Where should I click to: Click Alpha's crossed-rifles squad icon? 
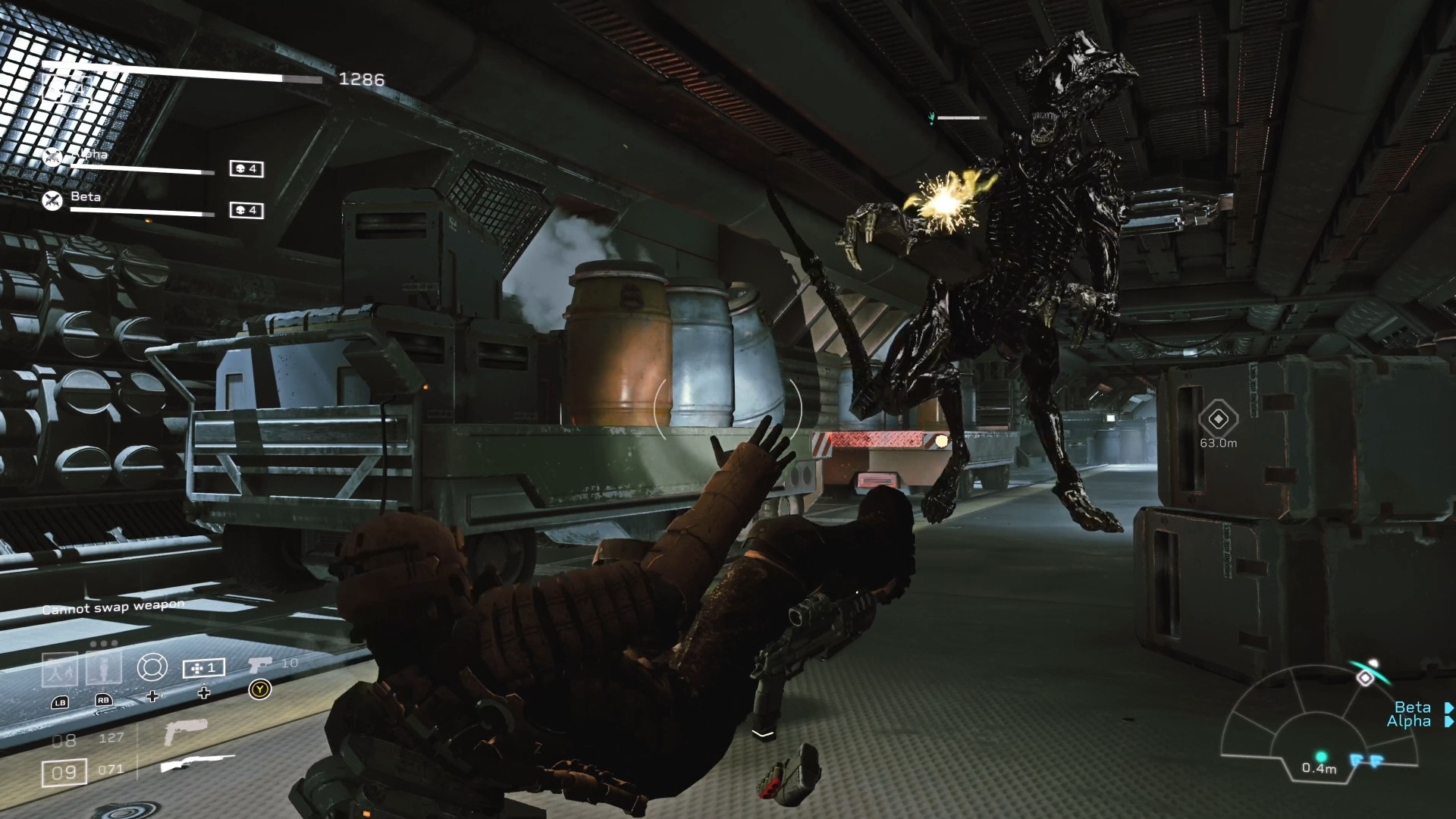click(52, 157)
